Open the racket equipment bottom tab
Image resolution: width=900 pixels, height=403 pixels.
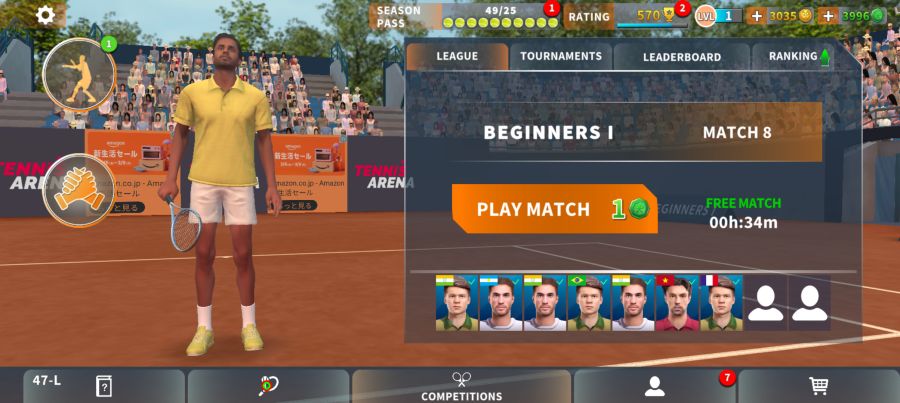[x=268, y=386]
